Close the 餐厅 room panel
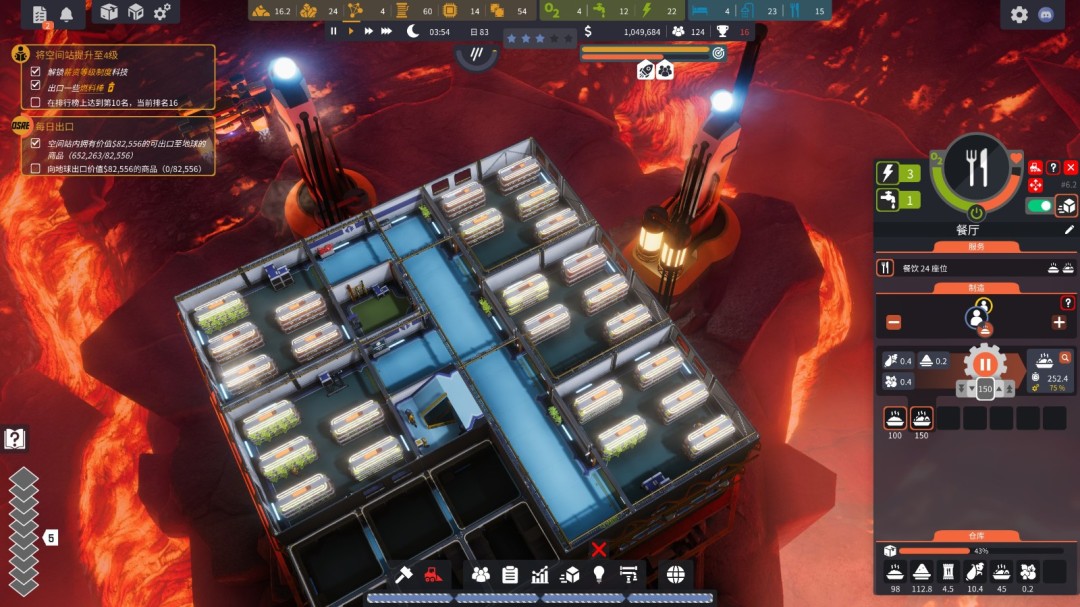Screen dimensions: 1080x607 coord(1071,168)
